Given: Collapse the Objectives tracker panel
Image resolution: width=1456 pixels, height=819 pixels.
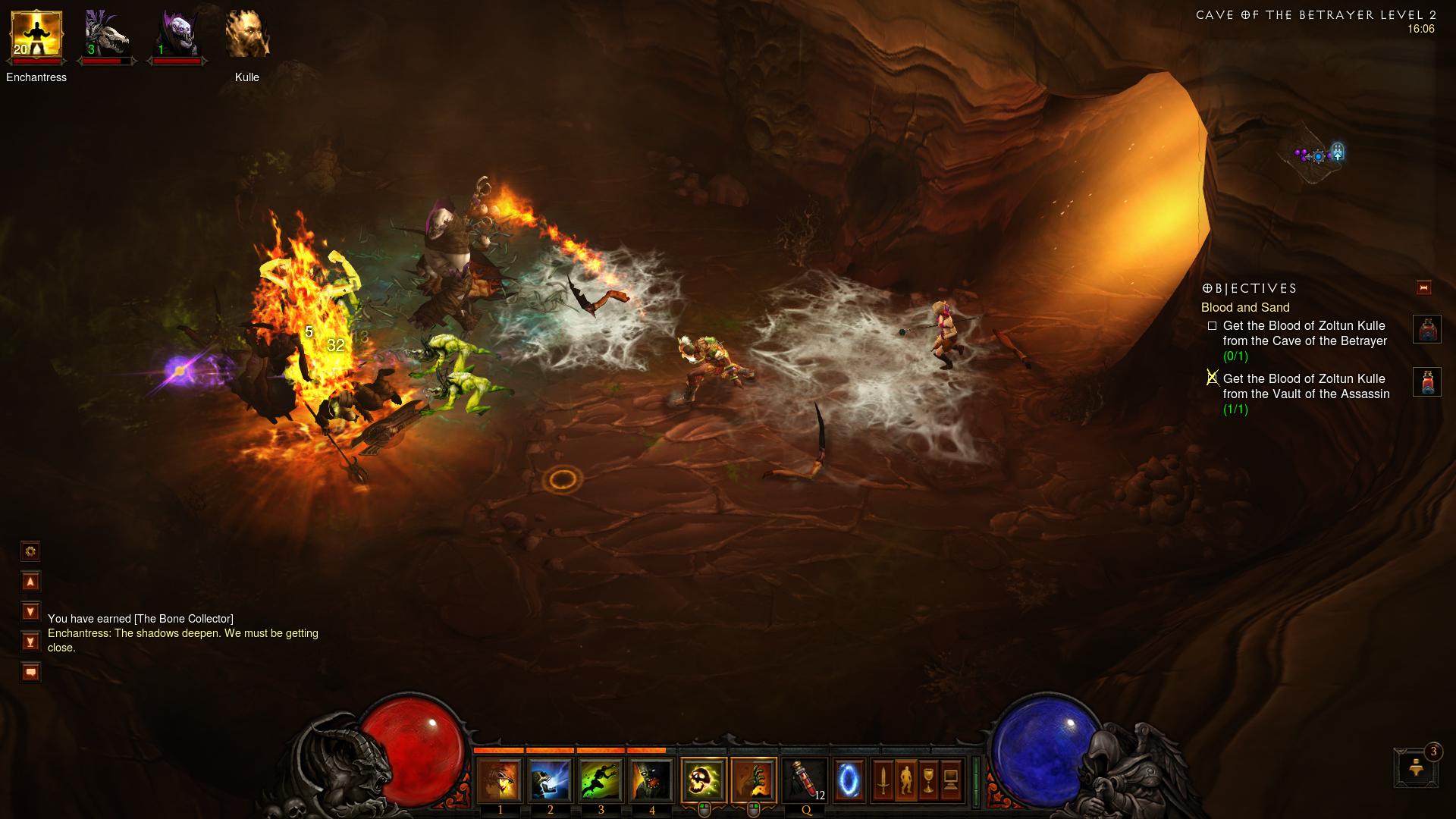Looking at the screenshot, I should [x=1423, y=287].
